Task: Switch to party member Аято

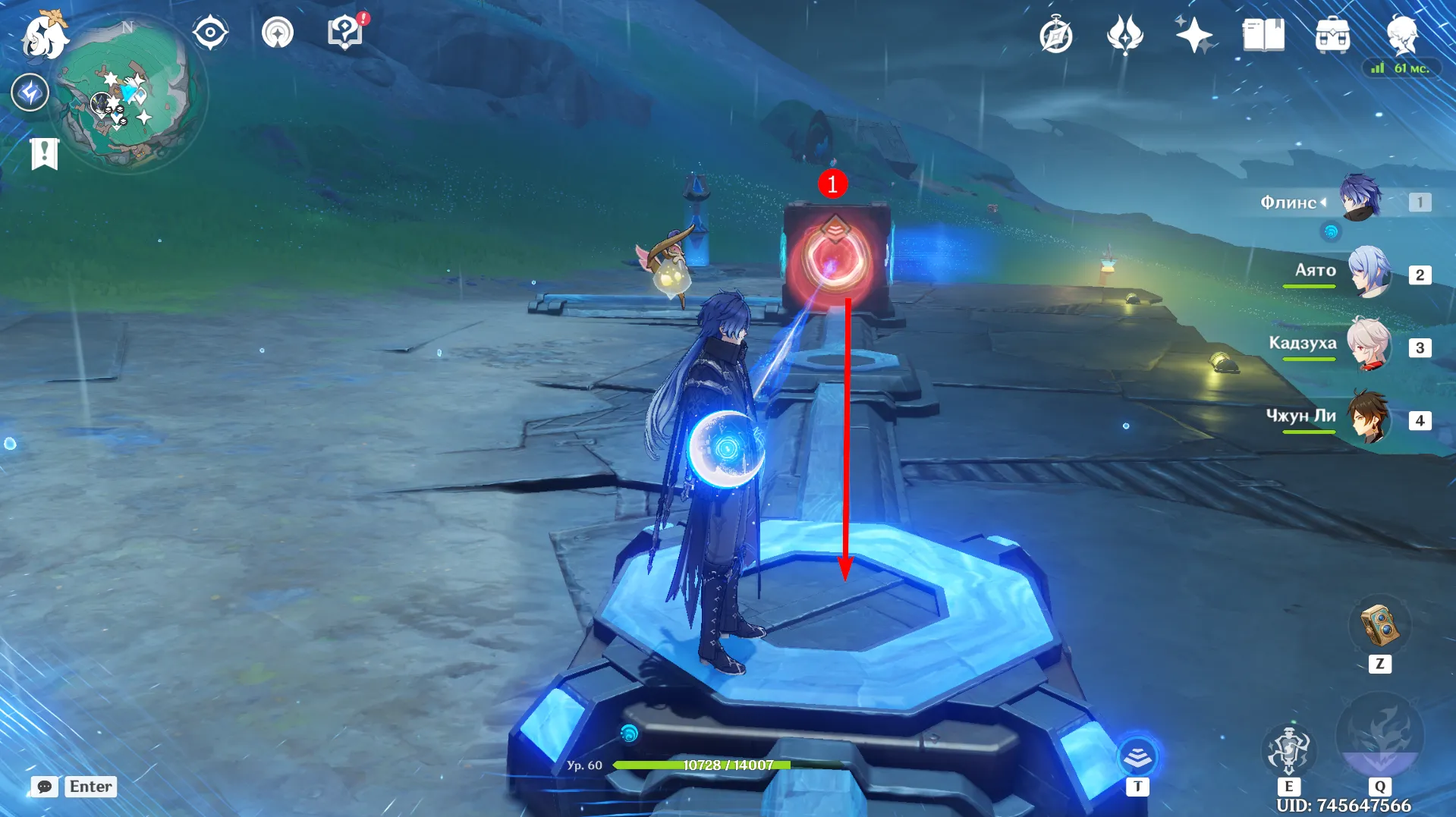Action: pos(1369,272)
